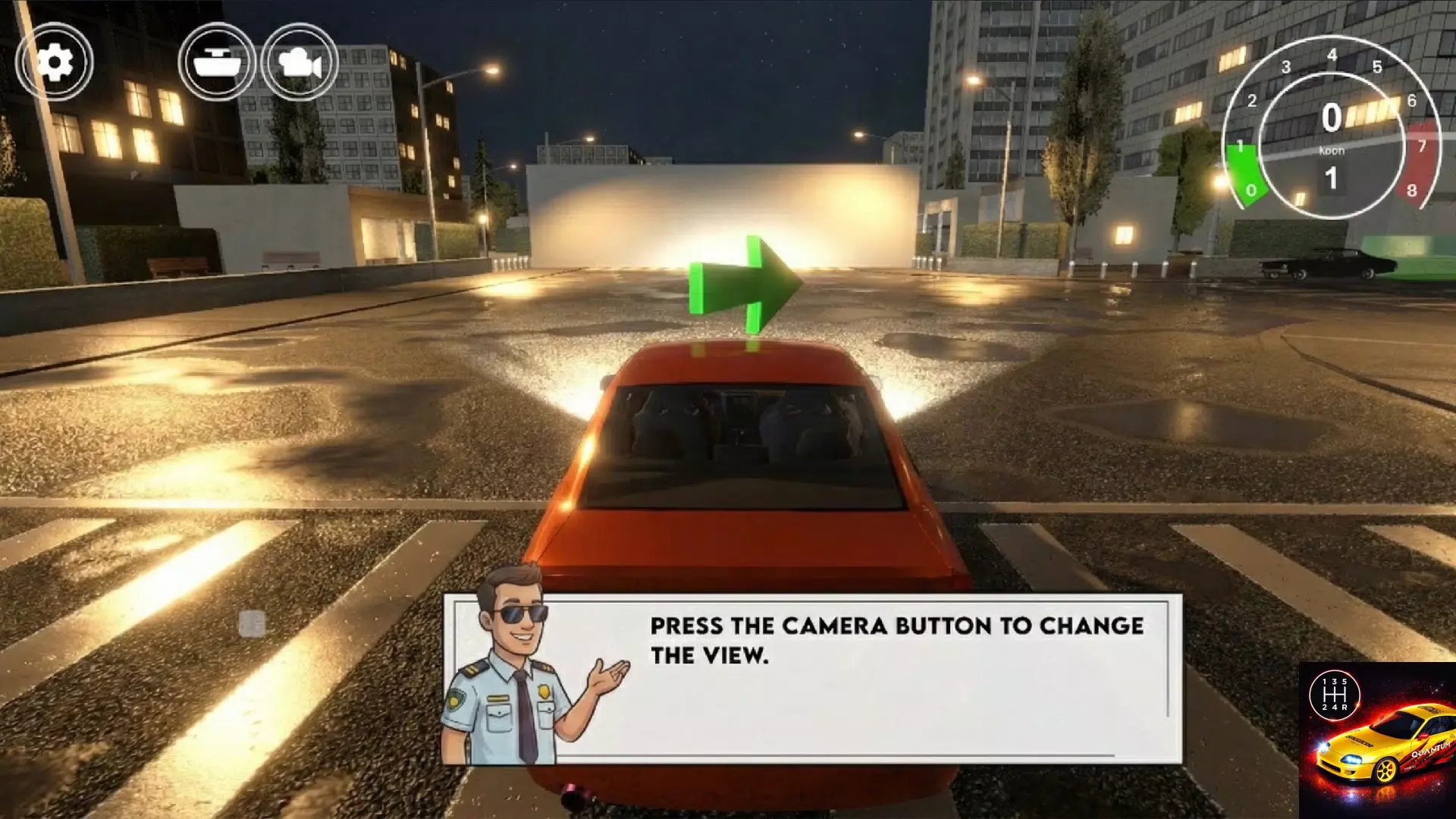Select the gear display showing 1
This screenshot has height=819, width=1456.
coord(1332,176)
